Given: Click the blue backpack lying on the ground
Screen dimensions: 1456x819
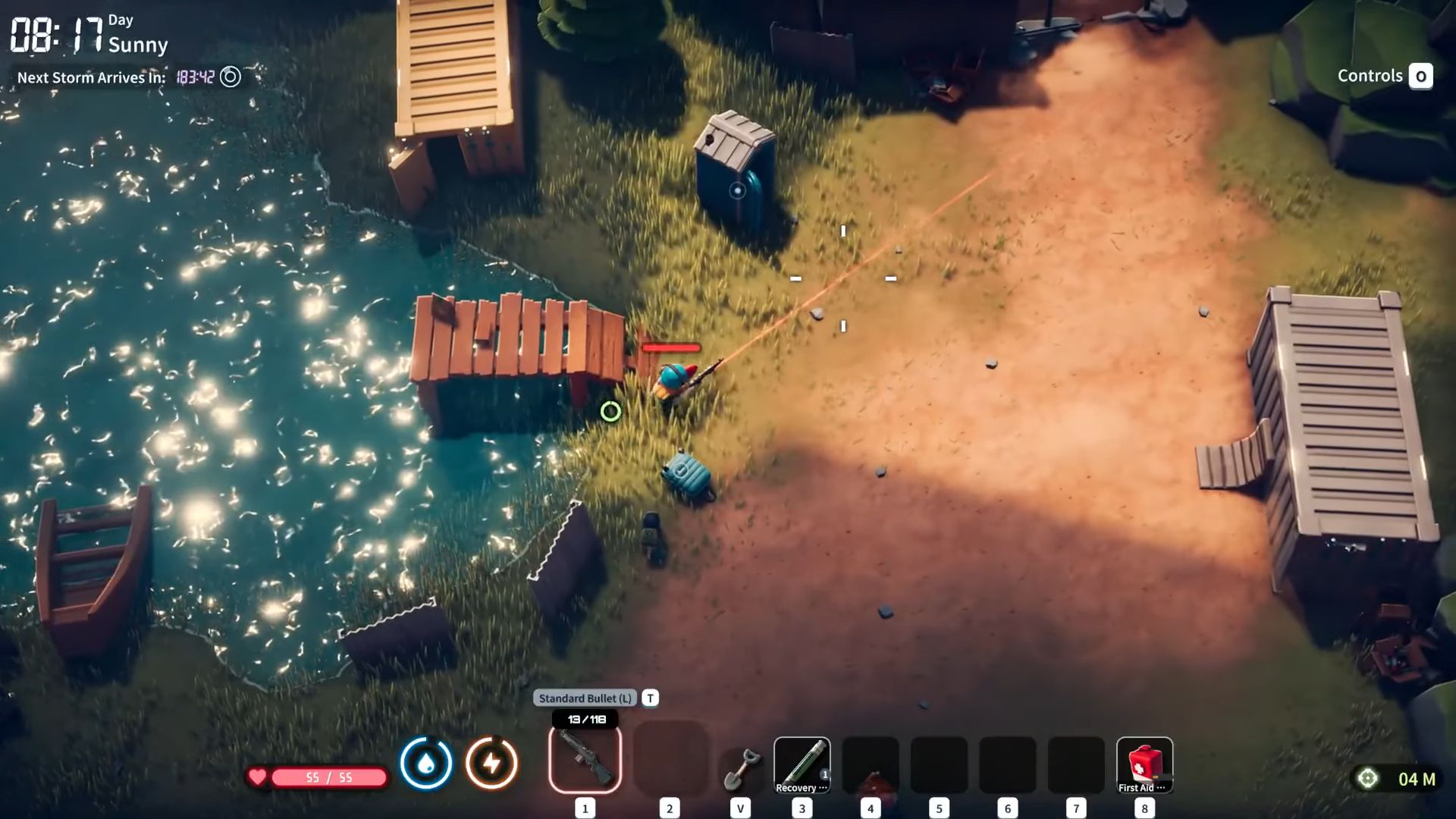Looking at the screenshot, I should [x=689, y=473].
